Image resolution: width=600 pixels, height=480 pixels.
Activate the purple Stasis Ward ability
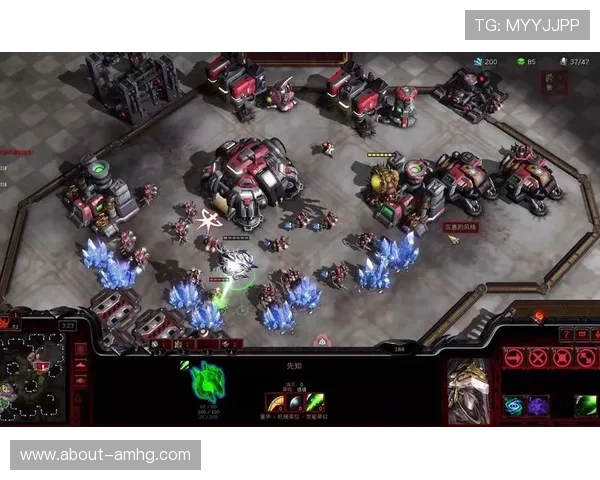pyautogui.click(x=538, y=405)
